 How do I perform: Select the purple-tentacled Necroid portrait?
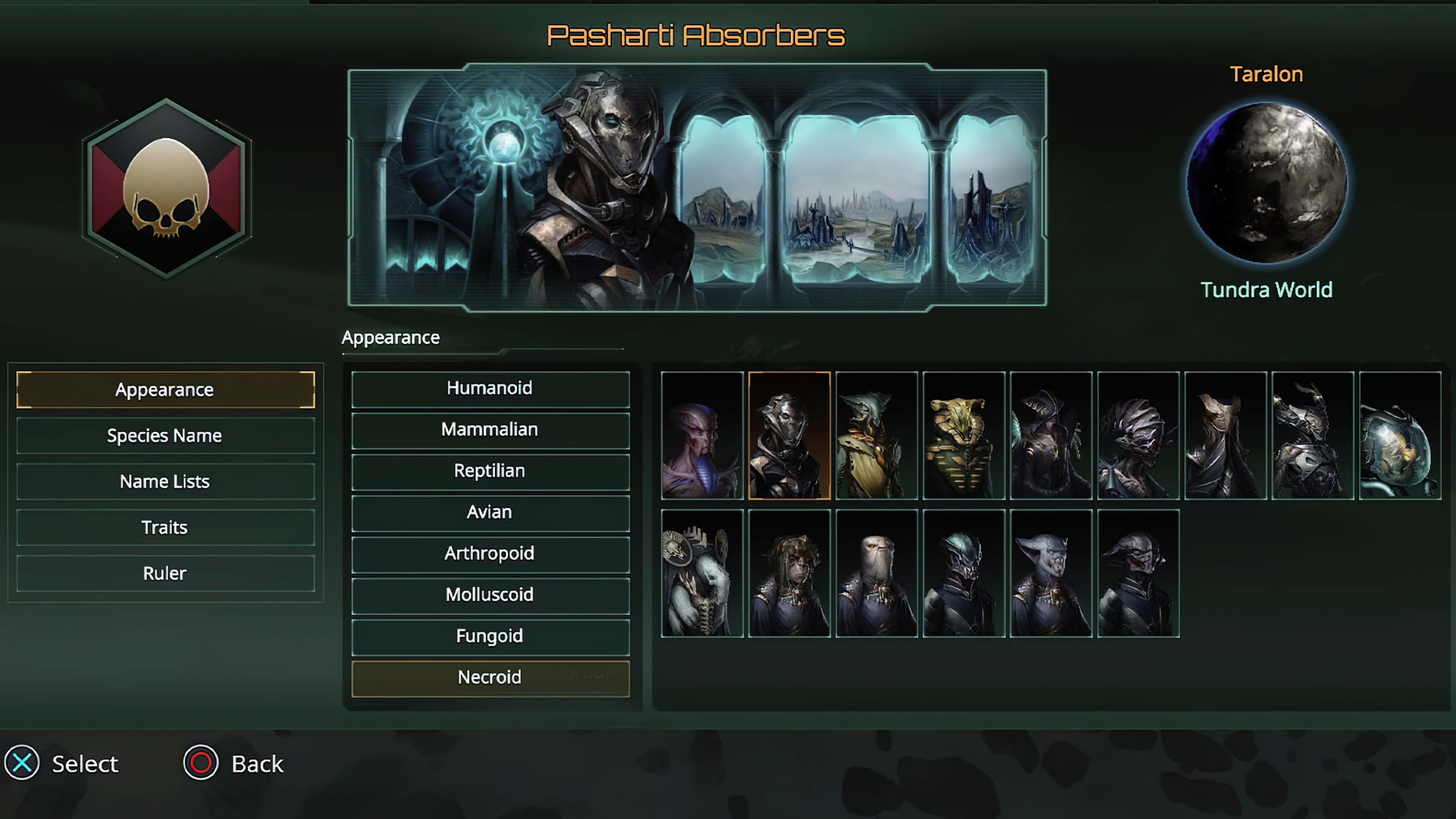(x=702, y=435)
